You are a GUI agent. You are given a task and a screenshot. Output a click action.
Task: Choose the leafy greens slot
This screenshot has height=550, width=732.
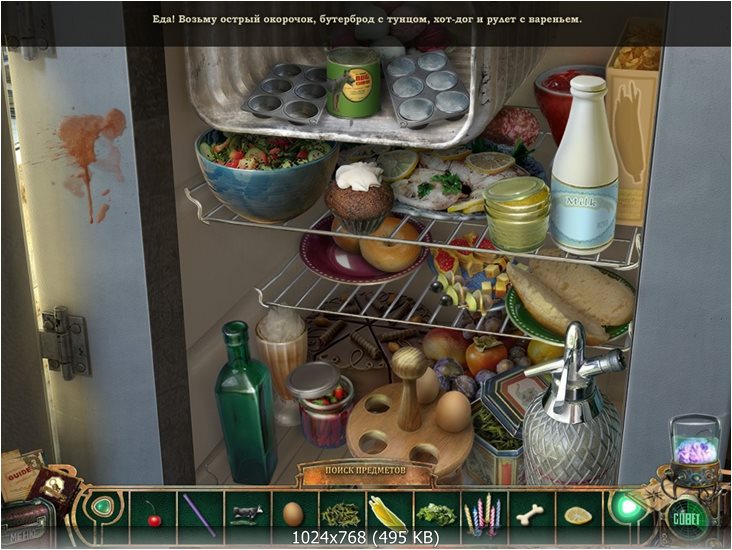click(435, 514)
